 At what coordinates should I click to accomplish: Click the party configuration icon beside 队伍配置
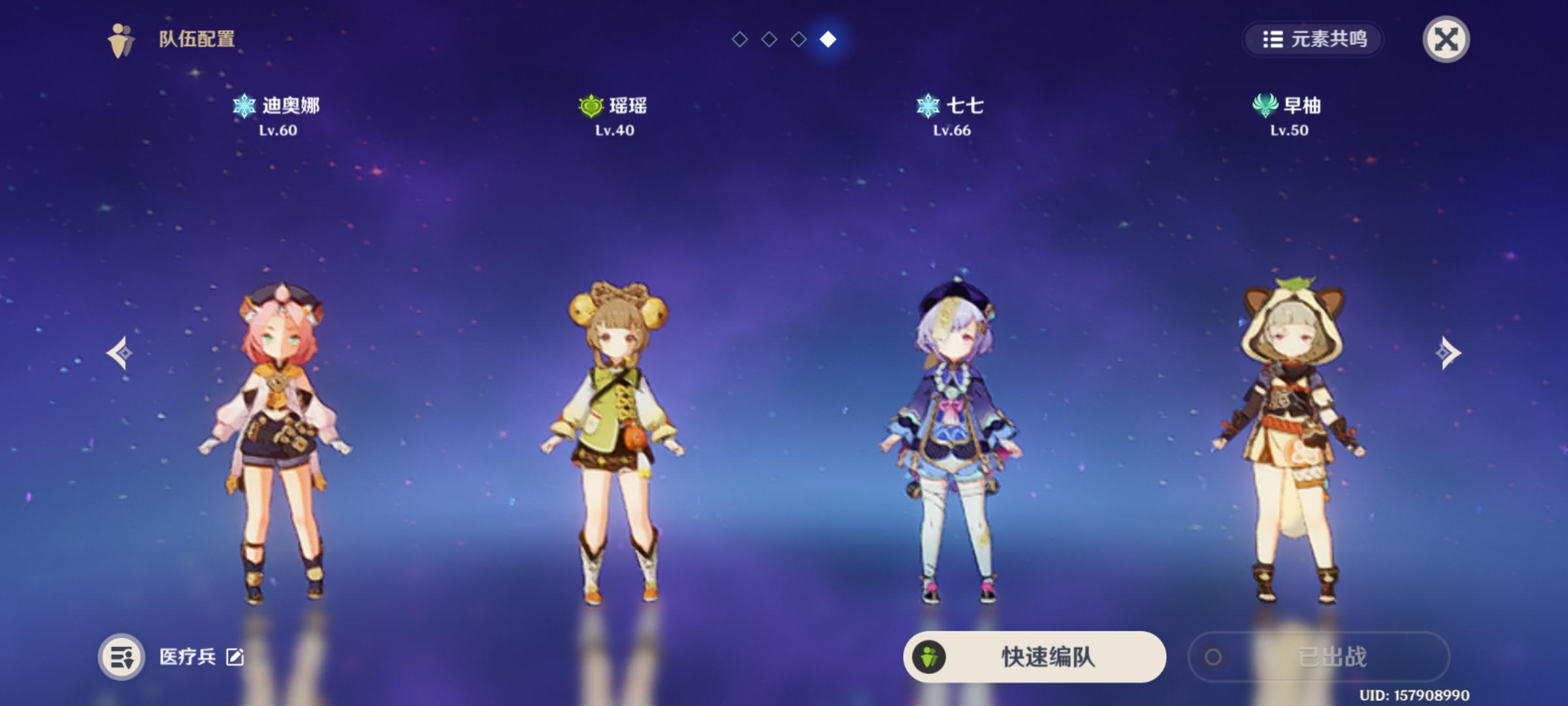click(118, 37)
